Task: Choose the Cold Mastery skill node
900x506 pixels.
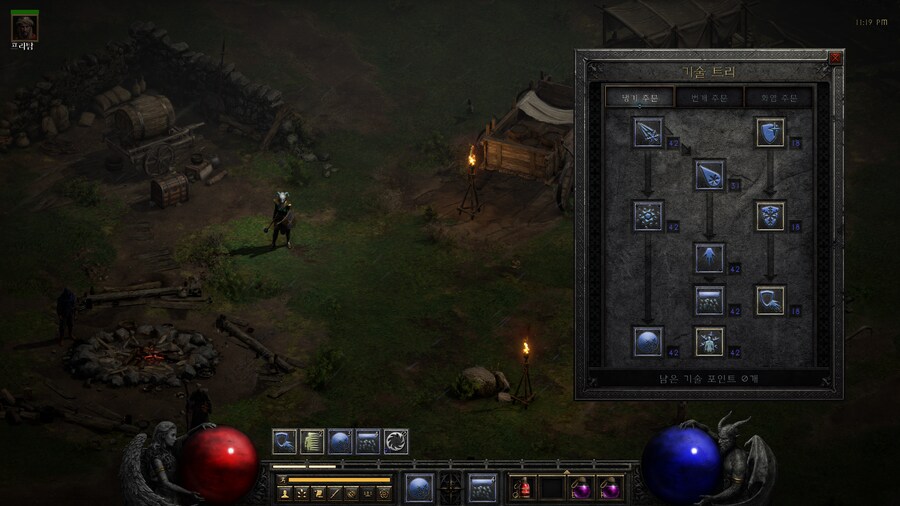Action: 709,341
